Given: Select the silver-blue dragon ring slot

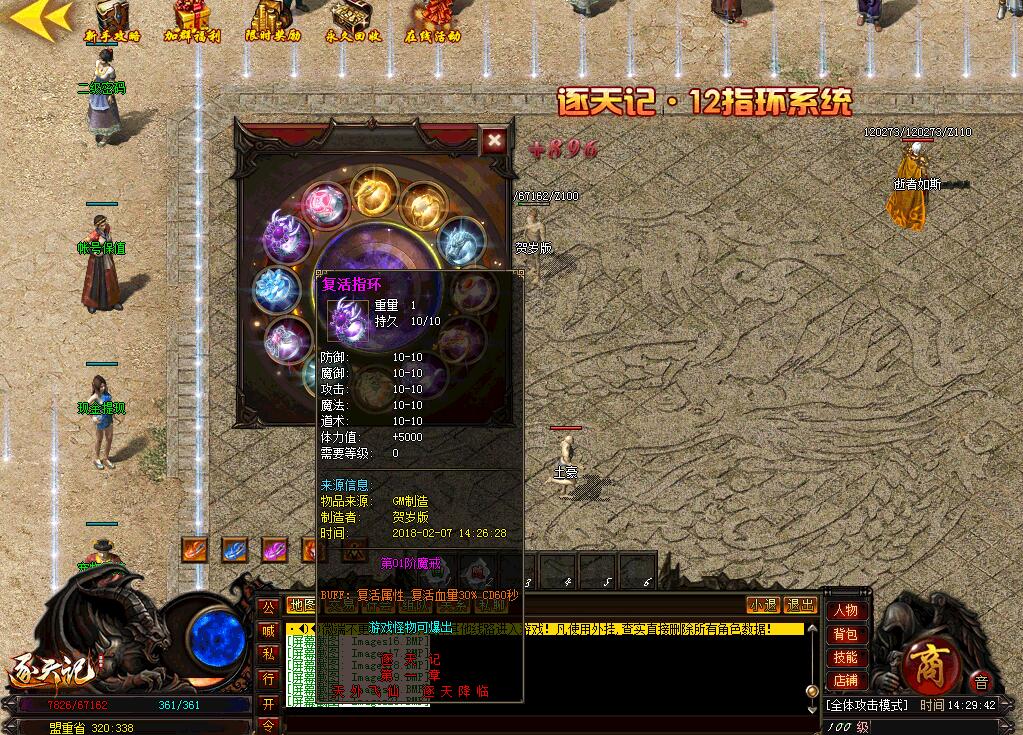Looking at the screenshot, I should (x=462, y=241).
